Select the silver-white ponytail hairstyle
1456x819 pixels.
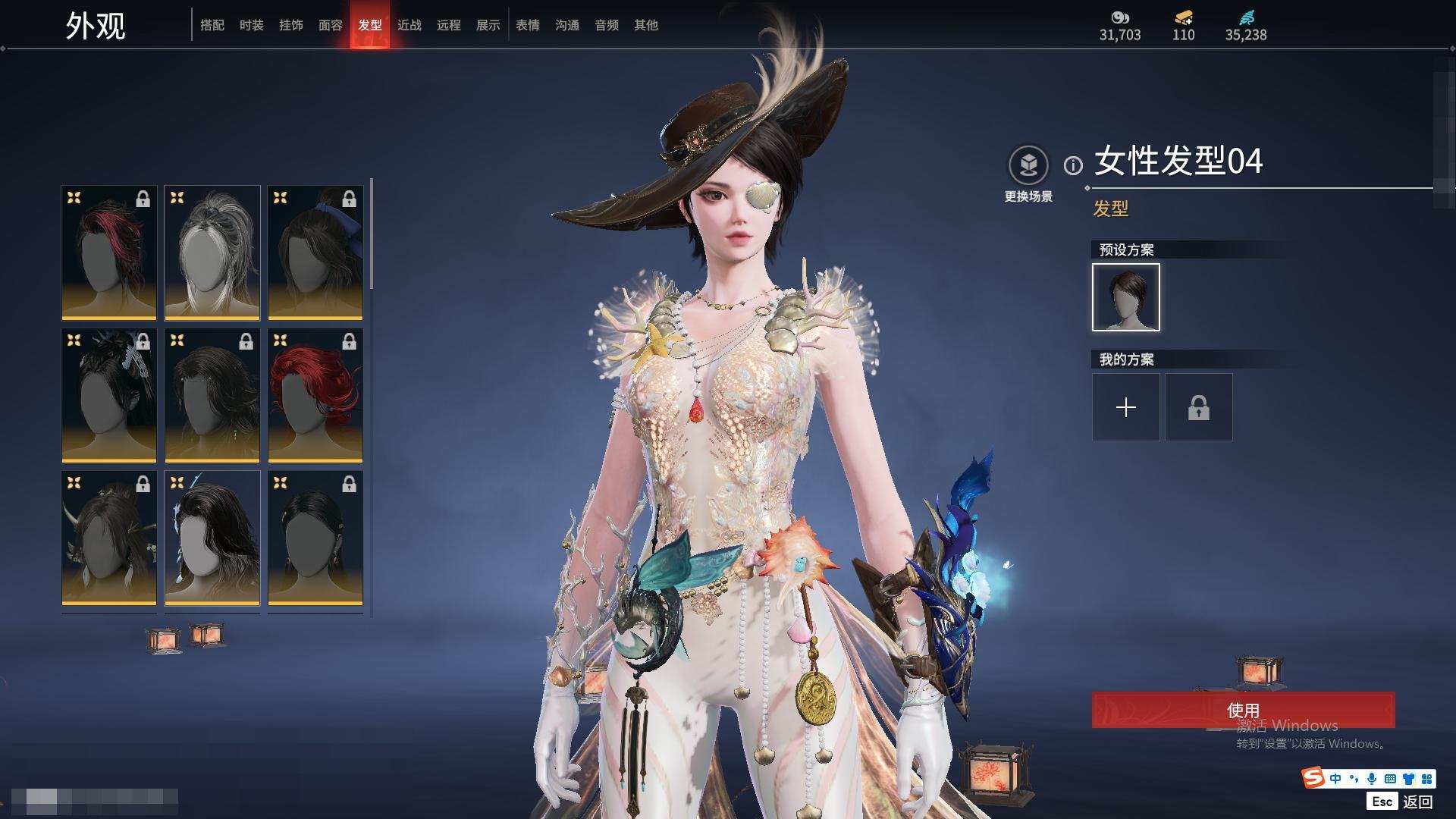[x=212, y=253]
